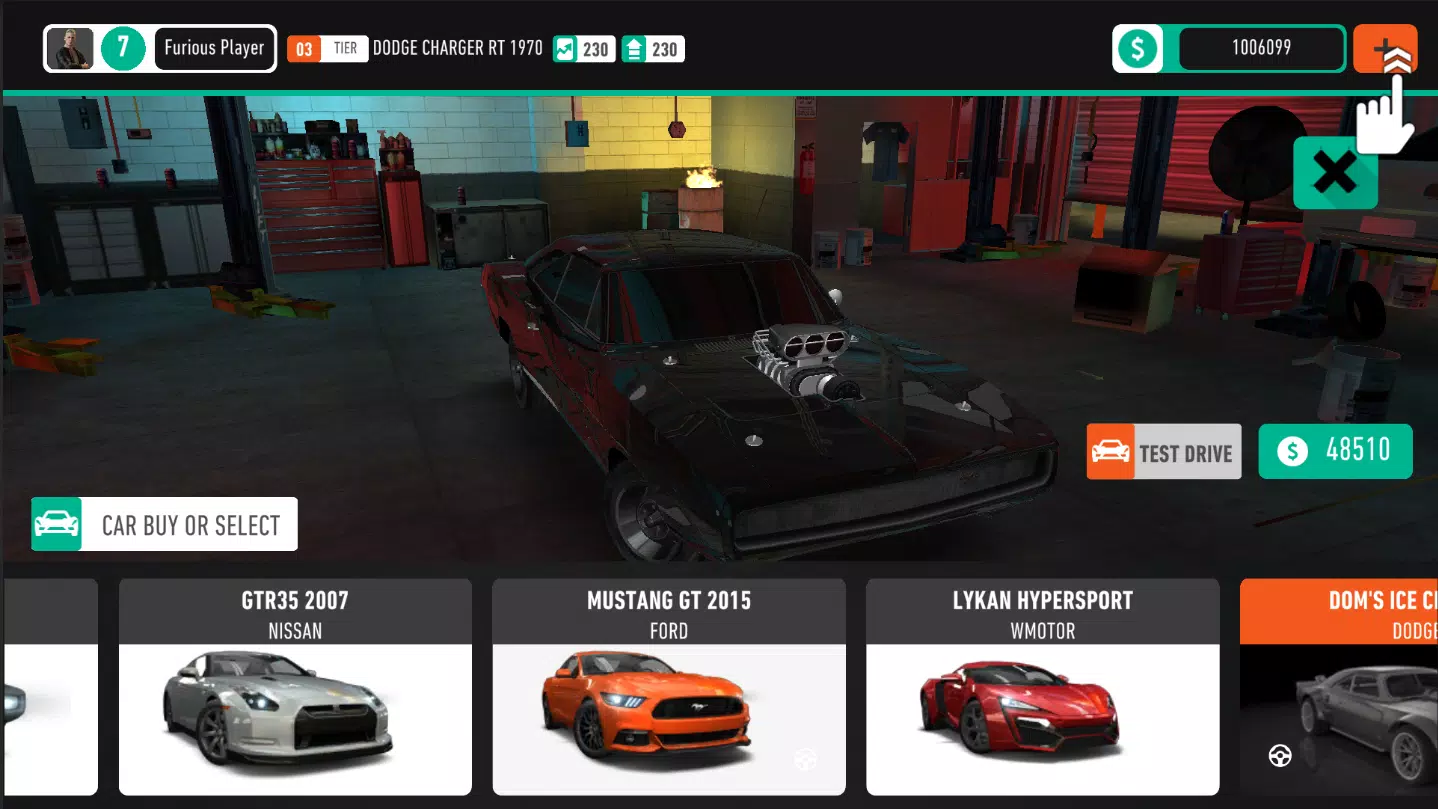Click the car icon beside Car Buy or Select
Image resolution: width=1438 pixels, height=809 pixels.
click(x=56, y=523)
